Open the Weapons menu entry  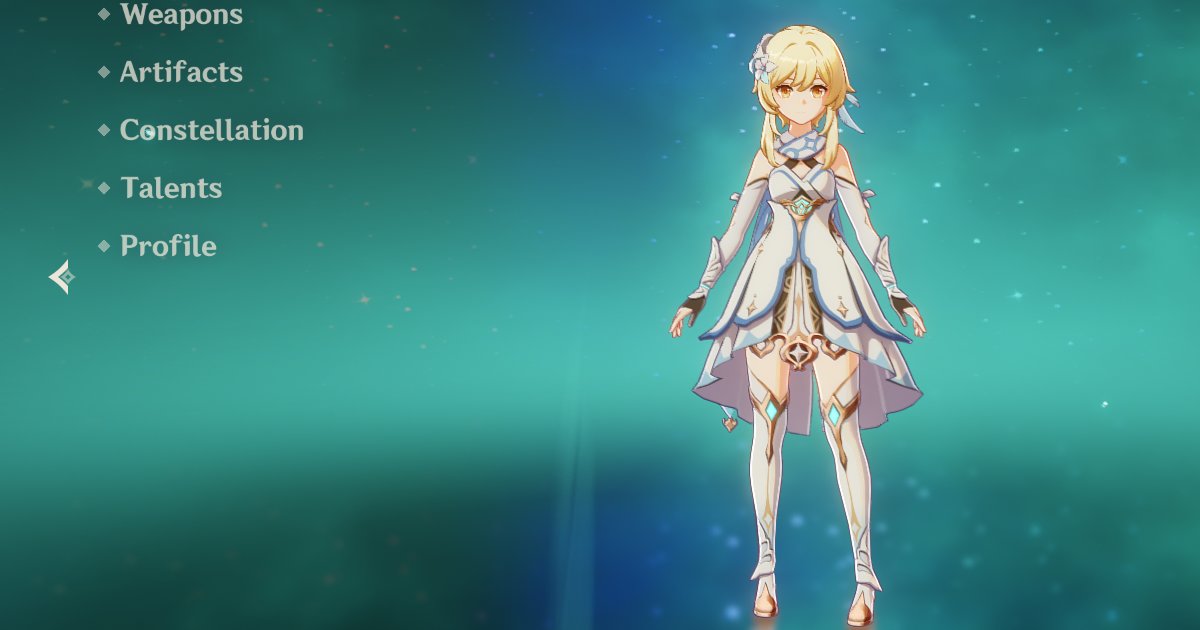[181, 15]
